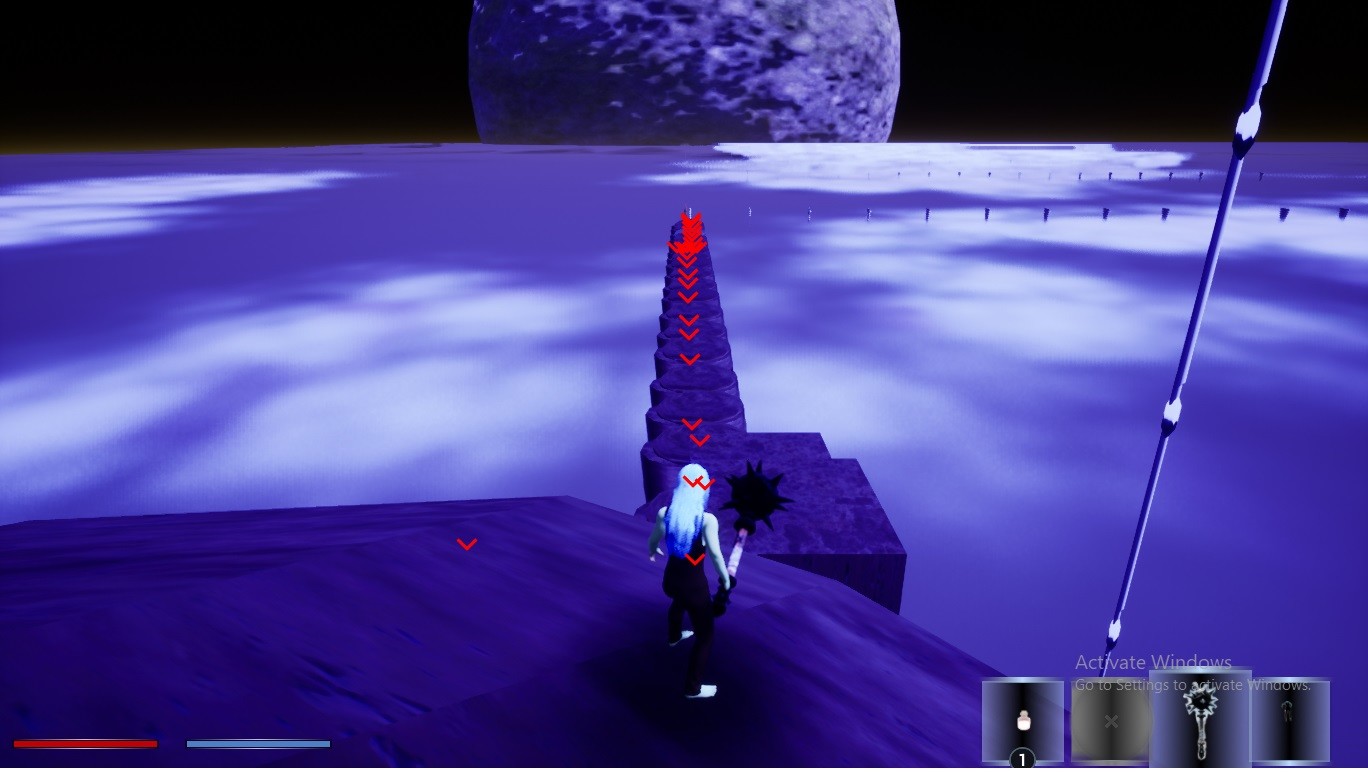
Task: Select the health potion in the hotbar
Action: coord(1022,720)
